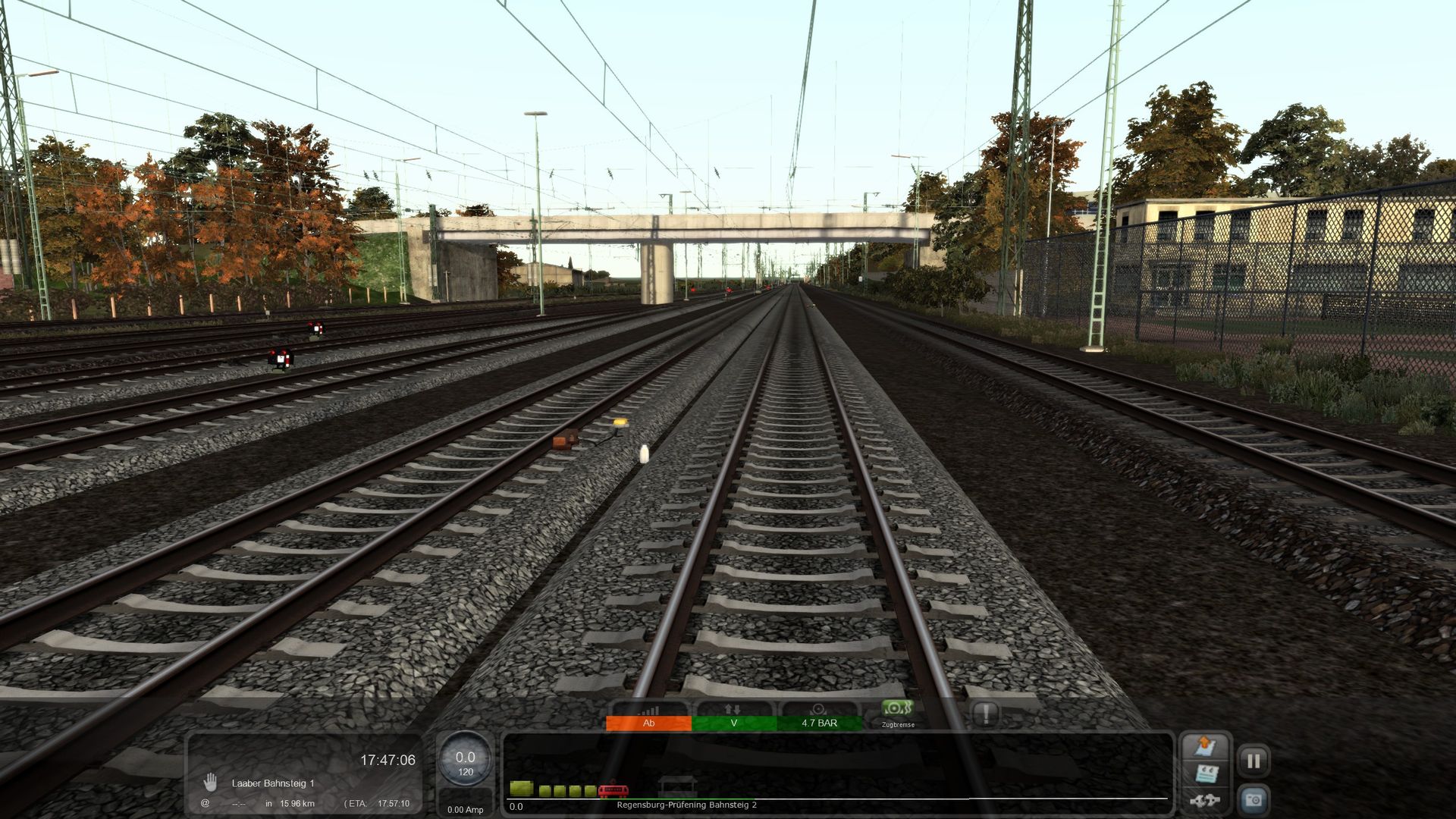Image resolution: width=1456 pixels, height=819 pixels.
Task: Take a screenshot with the camera button
Action: 1254,800
